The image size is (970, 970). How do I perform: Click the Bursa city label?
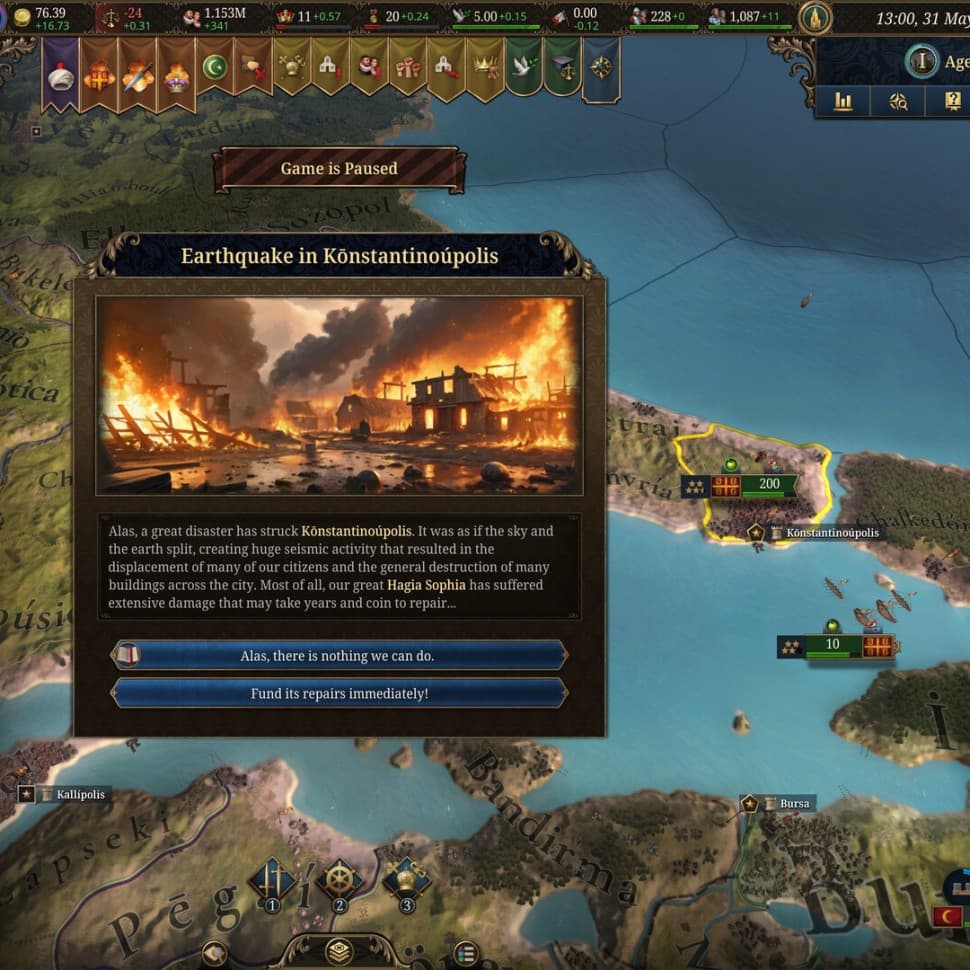[x=794, y=804]
